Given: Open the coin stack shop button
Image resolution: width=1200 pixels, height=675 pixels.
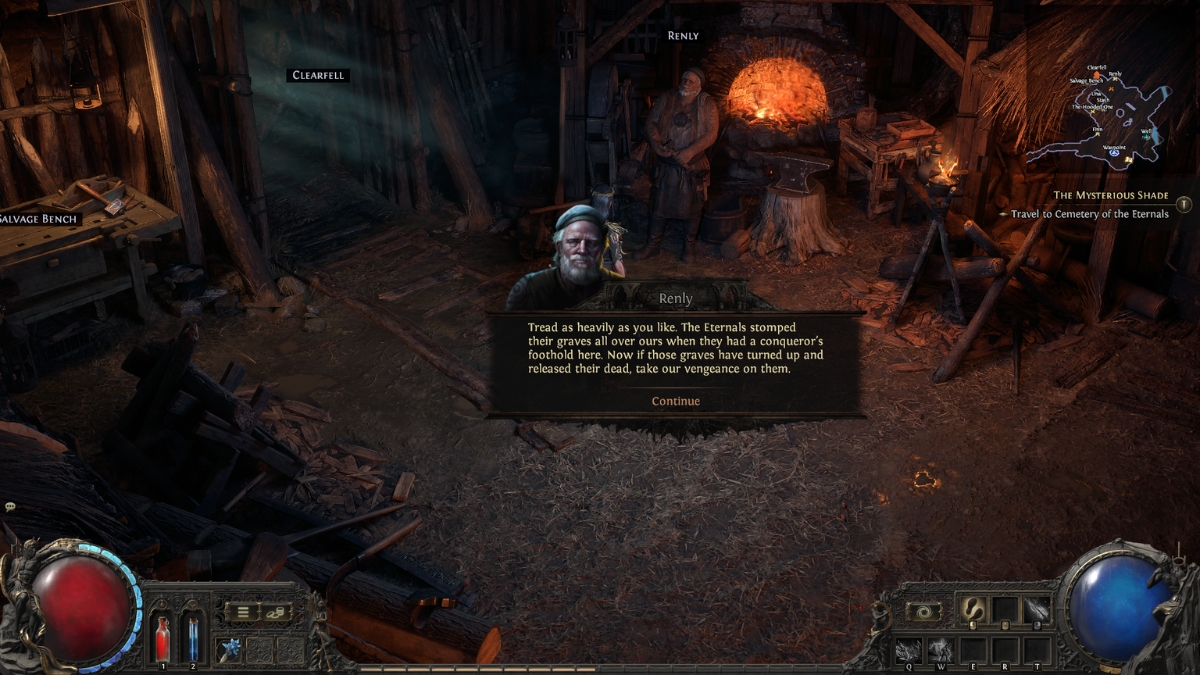Looking at the screenshot, I should click(x=277, y=611).
